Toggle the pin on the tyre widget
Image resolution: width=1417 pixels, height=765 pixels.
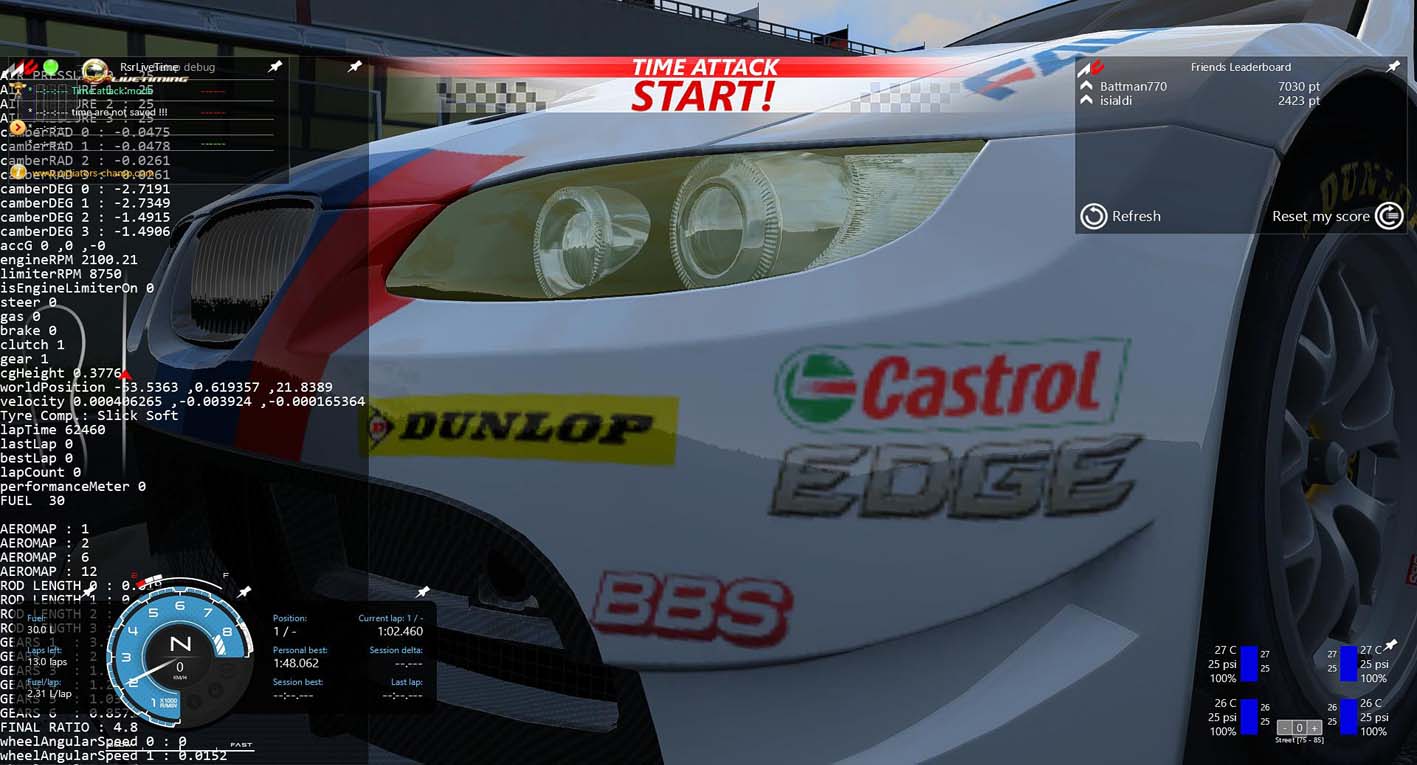point(1390,645)
